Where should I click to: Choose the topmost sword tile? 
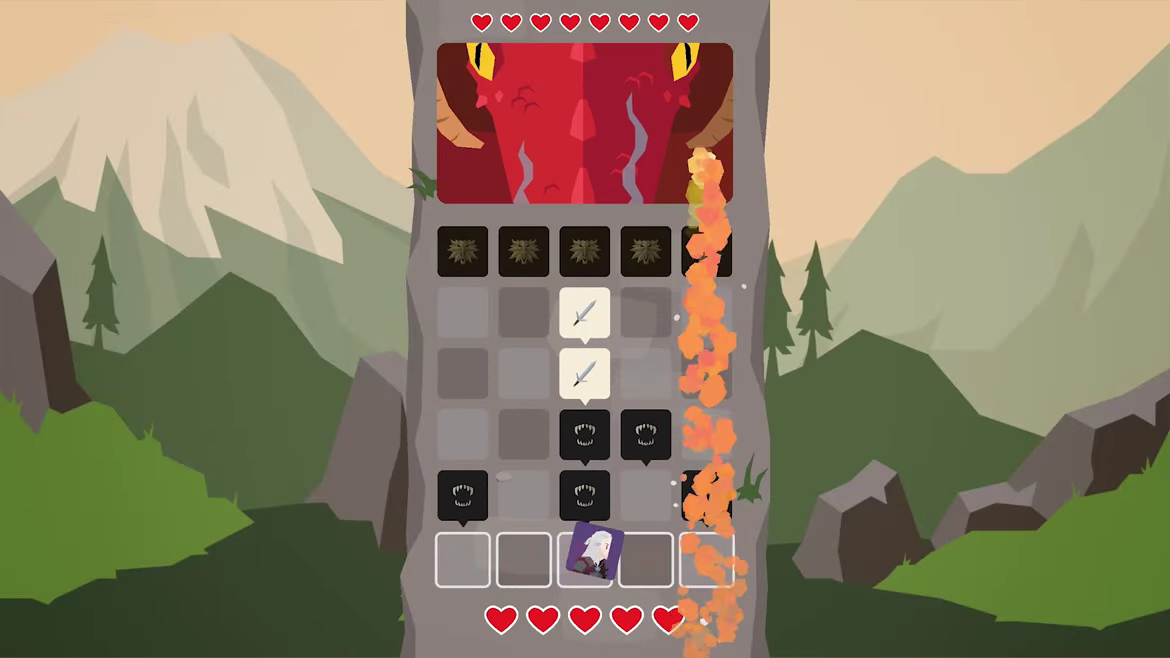pos(585,314)
